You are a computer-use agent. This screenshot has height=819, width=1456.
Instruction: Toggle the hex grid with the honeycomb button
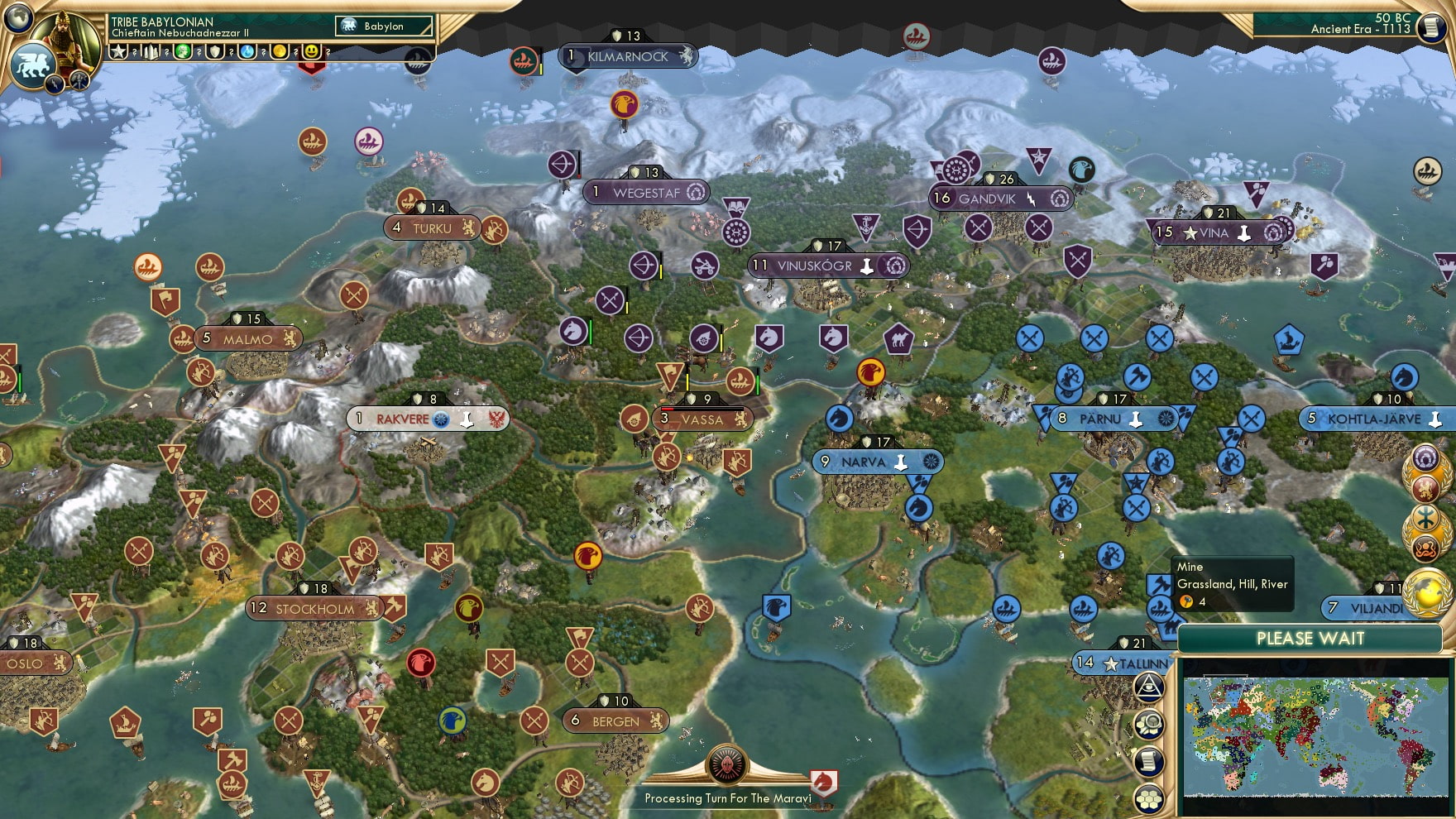(1148, 799)
